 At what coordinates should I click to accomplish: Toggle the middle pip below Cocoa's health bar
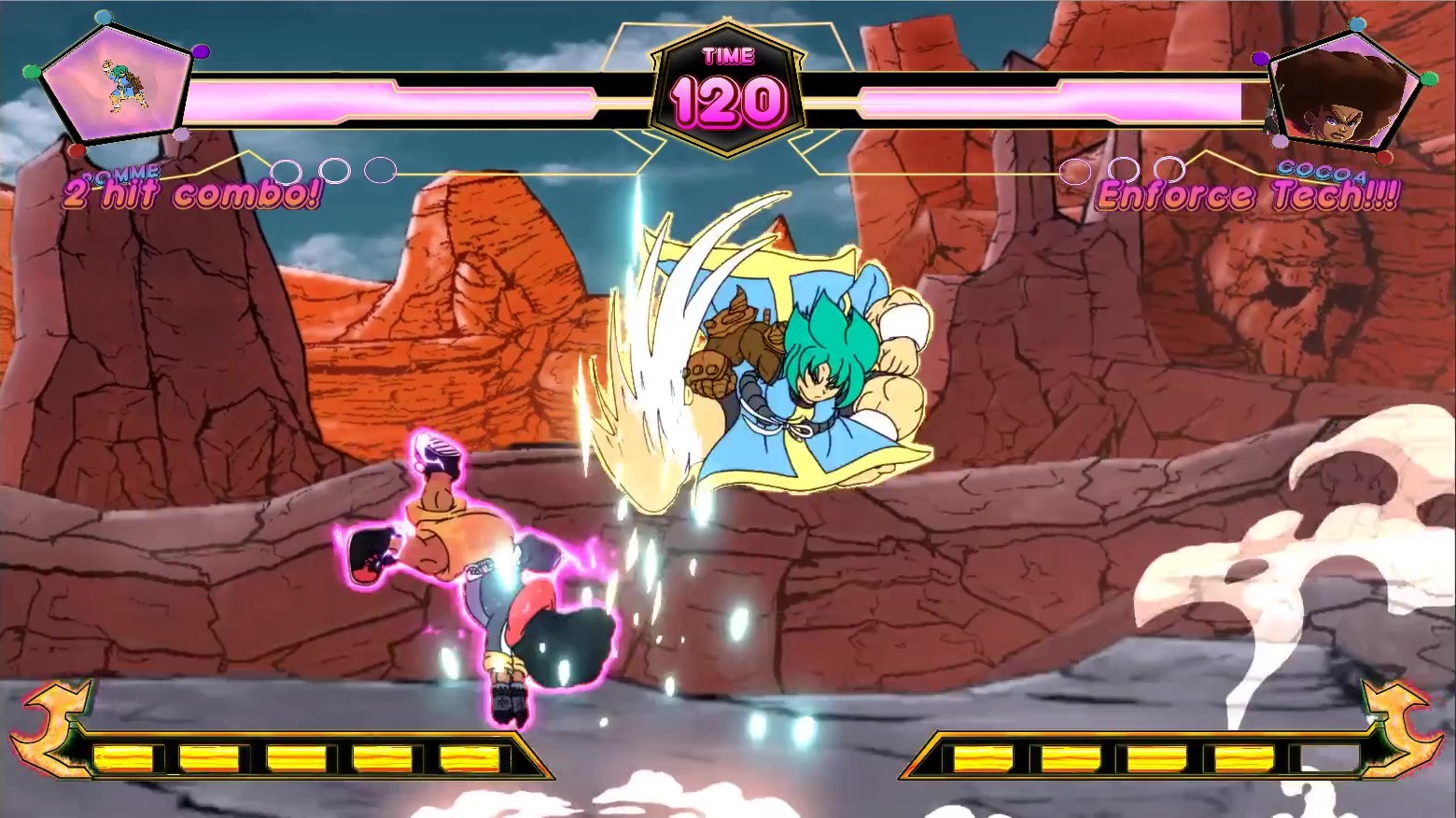1124,172
